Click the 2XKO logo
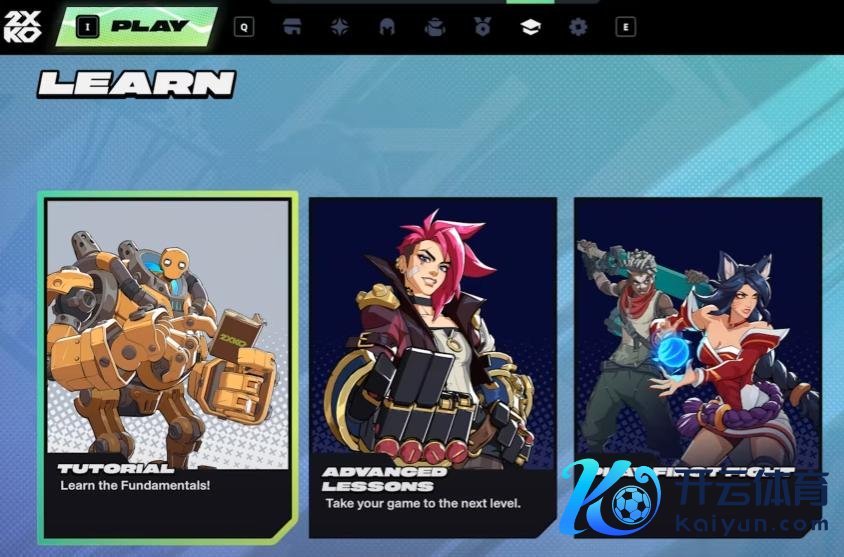Viewport: 844px width, 557px height. [23, 26]
